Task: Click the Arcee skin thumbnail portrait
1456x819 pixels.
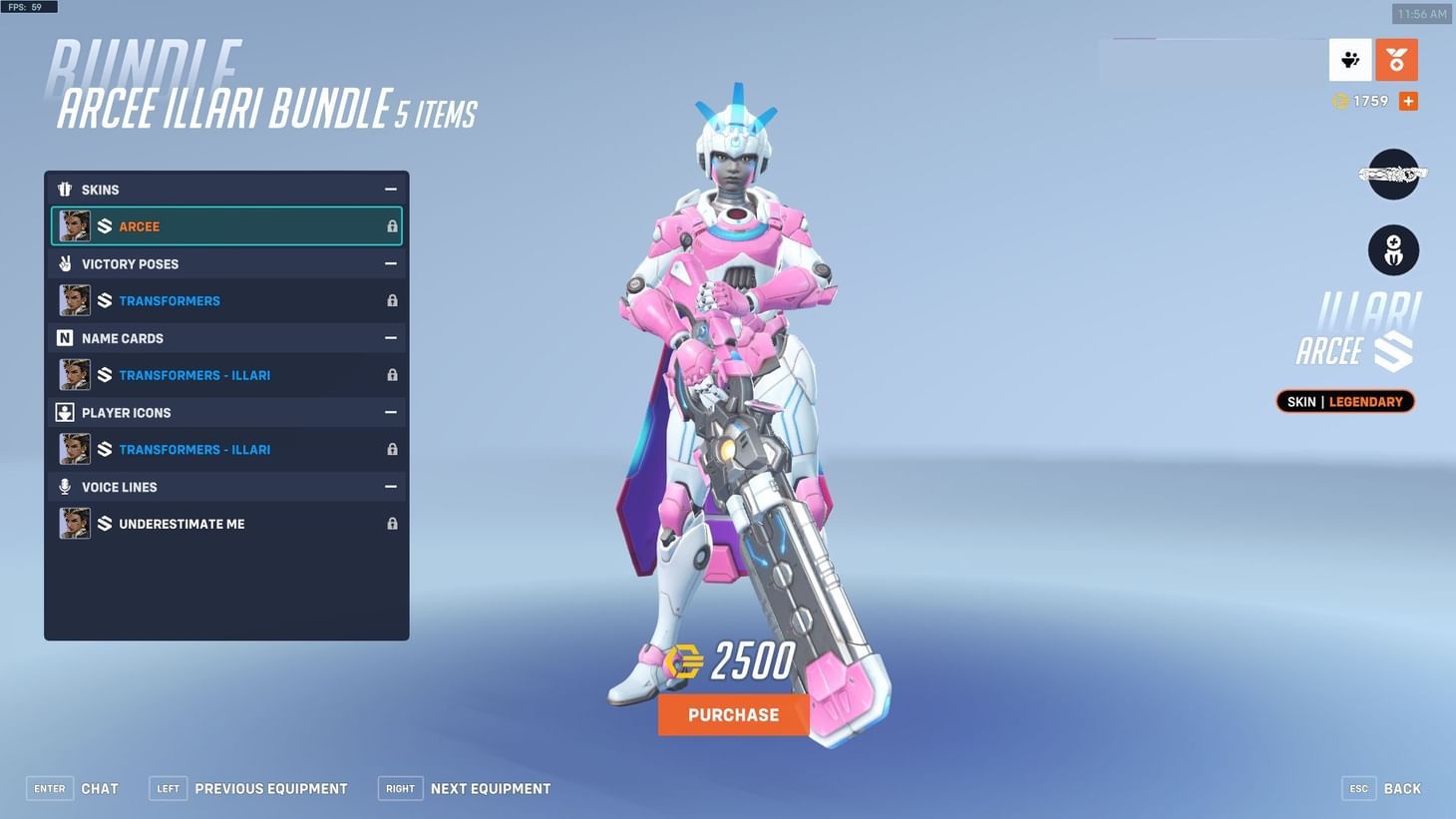Action: [75, 225]
